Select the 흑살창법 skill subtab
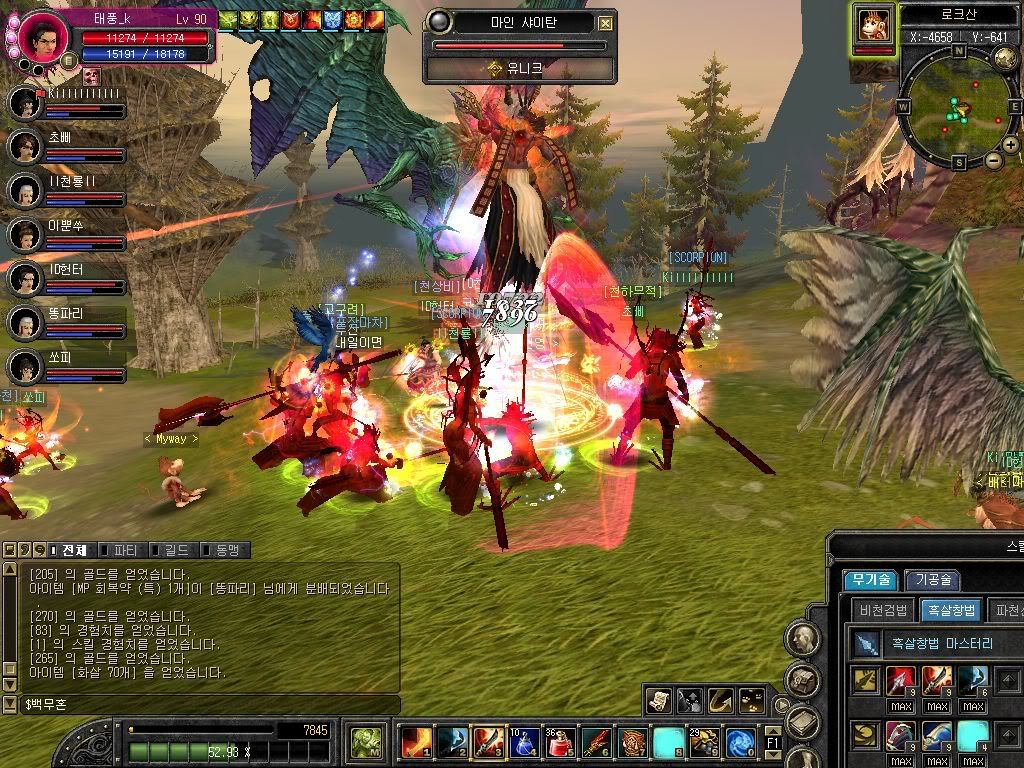Screen dimensions: 1024x768 [950, 610]
